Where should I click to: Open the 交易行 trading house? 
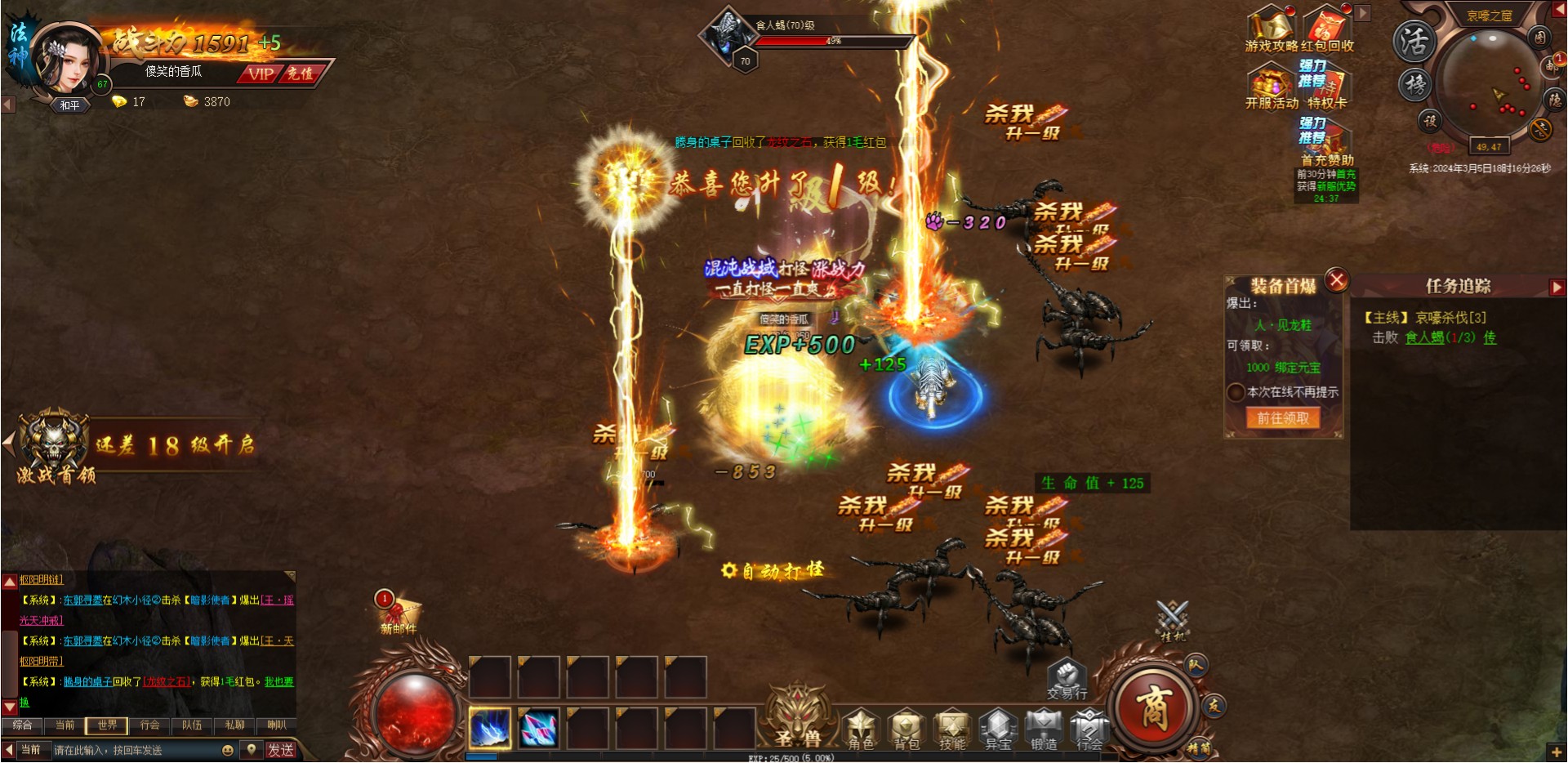[x=1067, y=679]
